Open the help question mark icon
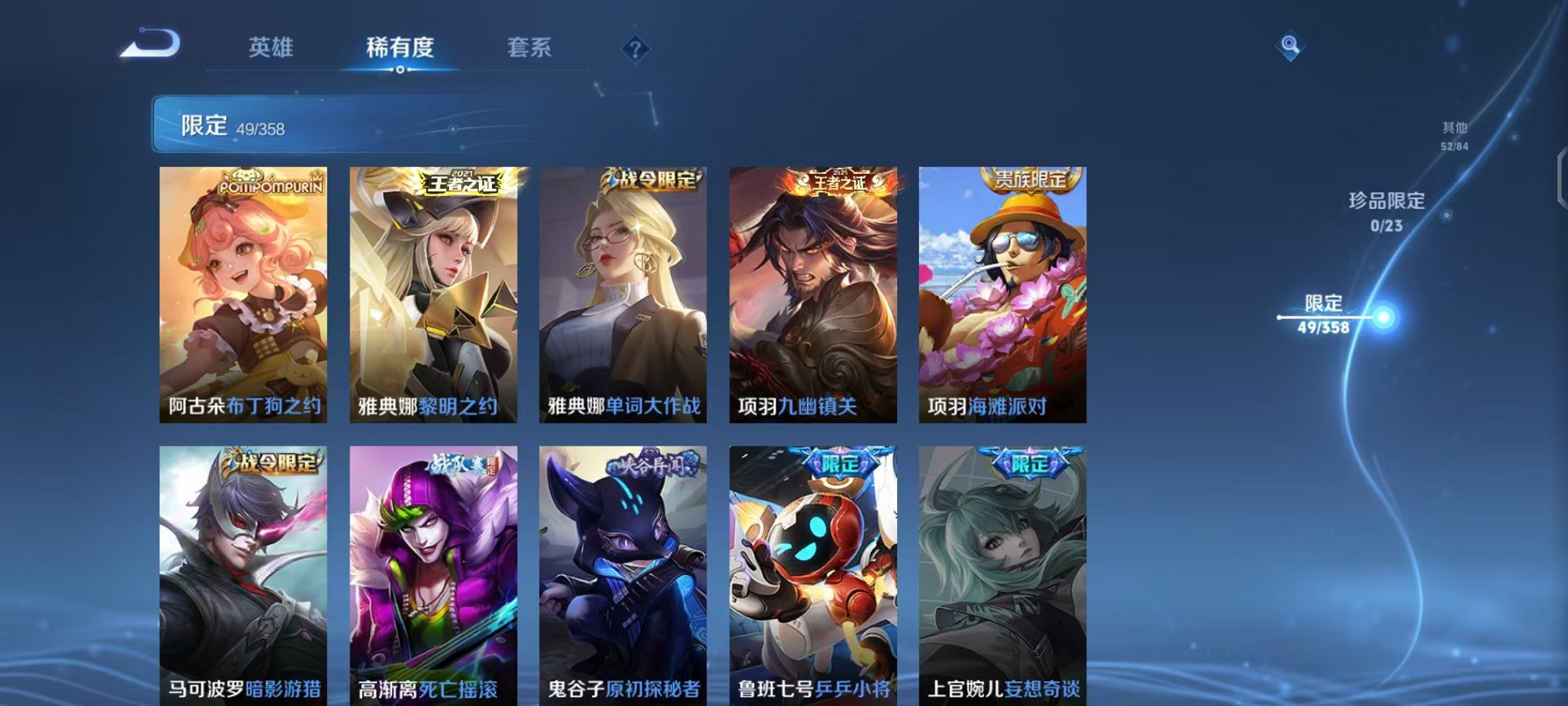The image size is (1568, 706). click(634, 49)
